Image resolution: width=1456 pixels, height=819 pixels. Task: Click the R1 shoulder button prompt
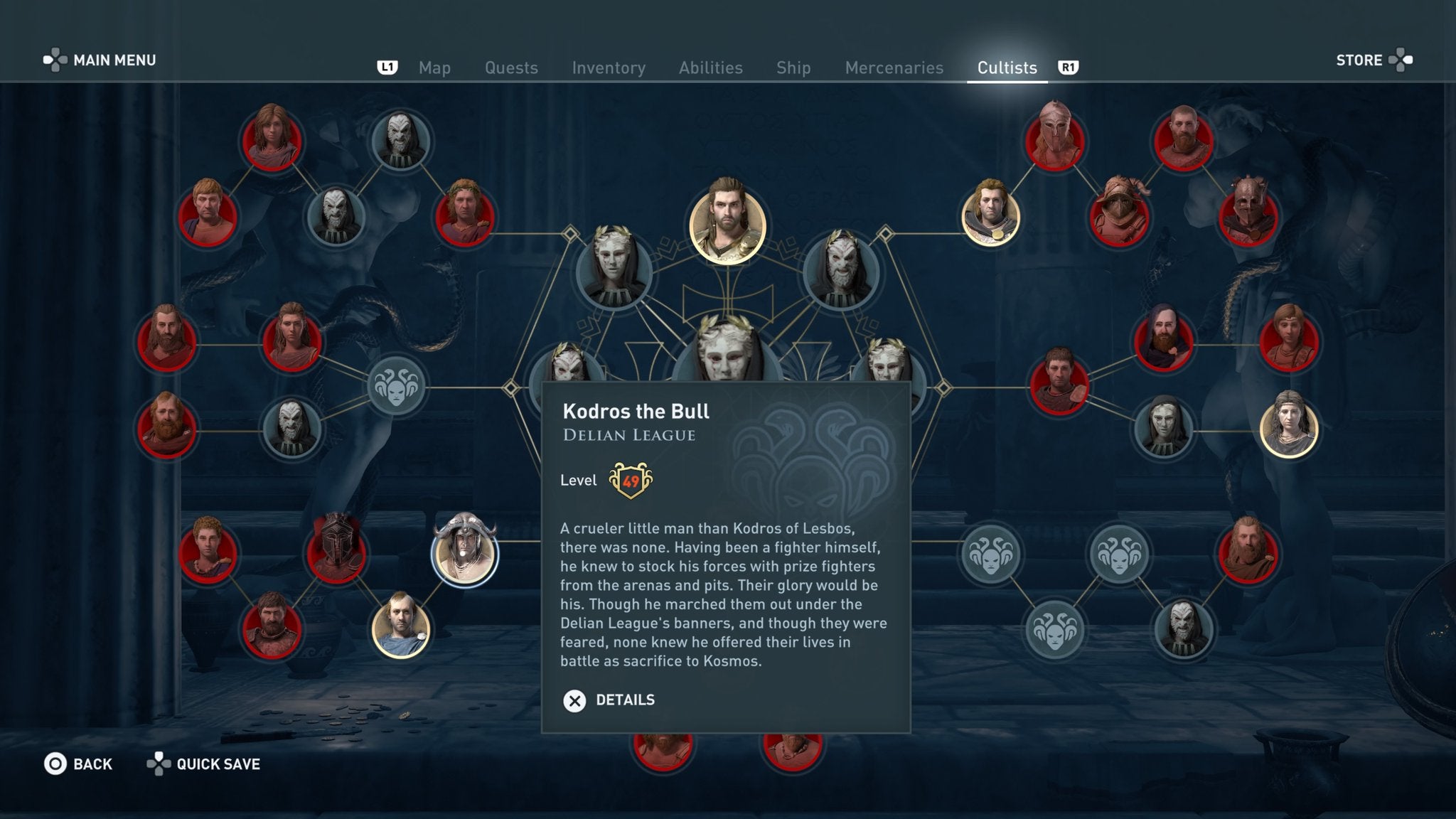1069,68
